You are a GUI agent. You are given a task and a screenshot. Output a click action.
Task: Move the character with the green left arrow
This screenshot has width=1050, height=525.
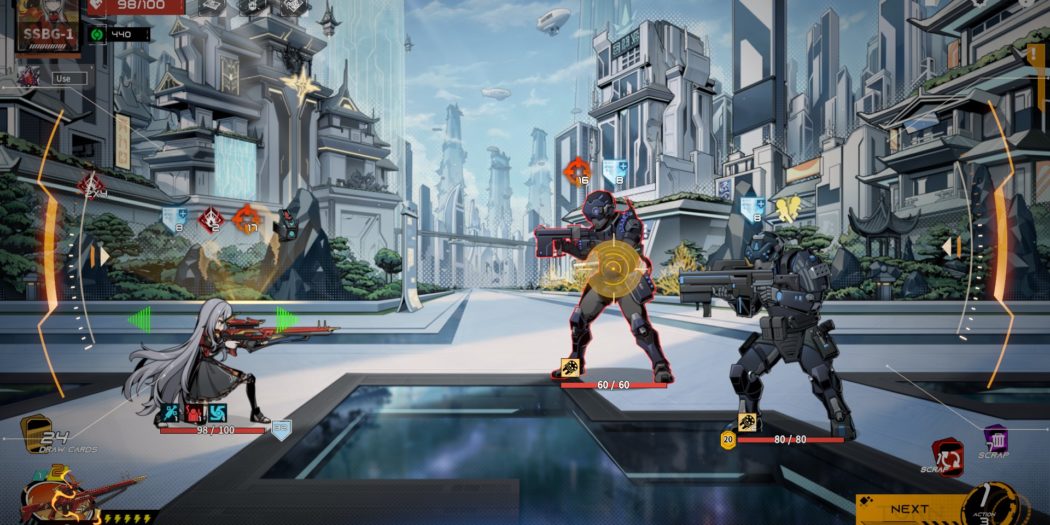coord(138,319)
